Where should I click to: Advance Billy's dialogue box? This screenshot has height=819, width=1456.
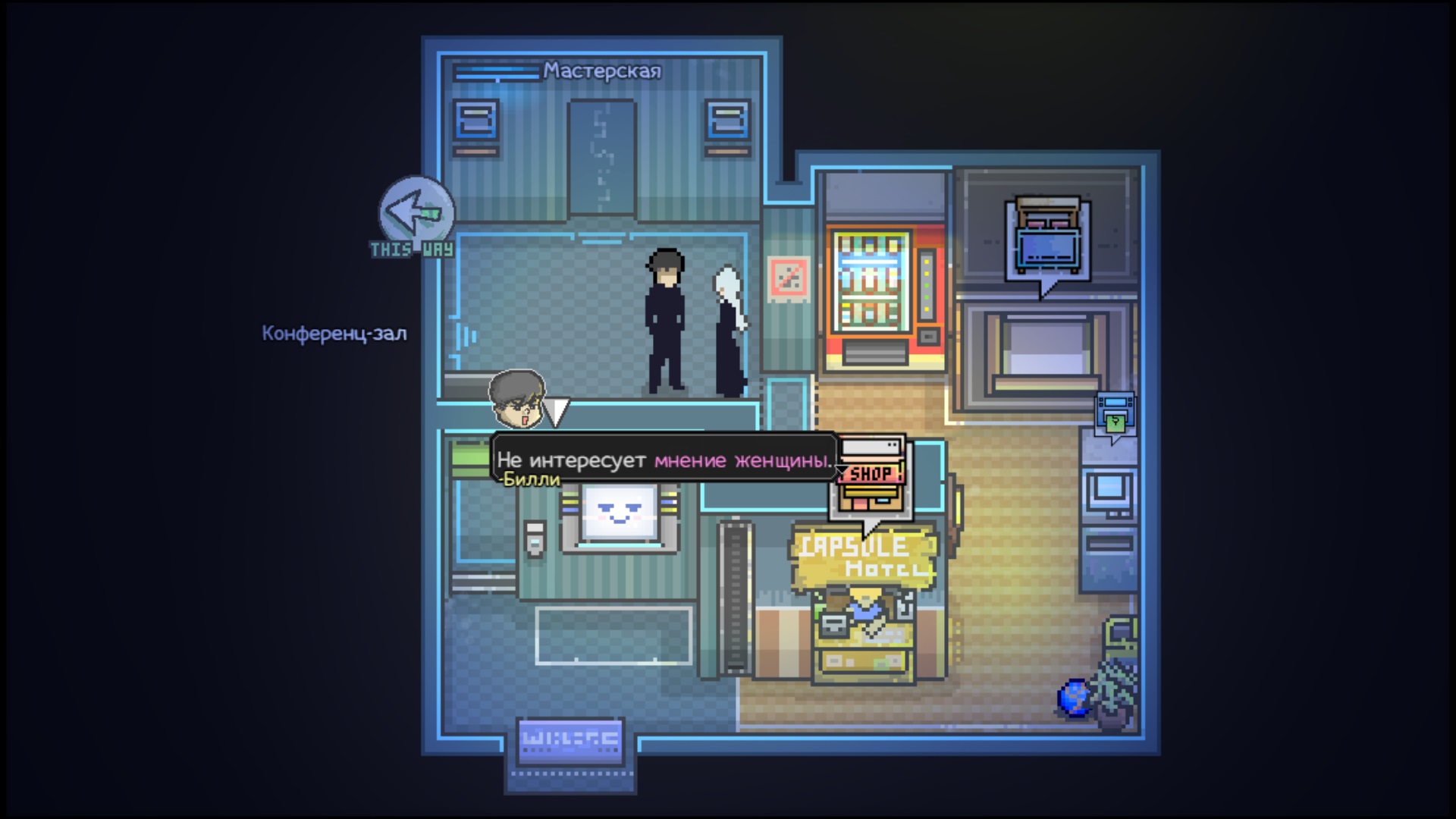[x=664, y=460]
